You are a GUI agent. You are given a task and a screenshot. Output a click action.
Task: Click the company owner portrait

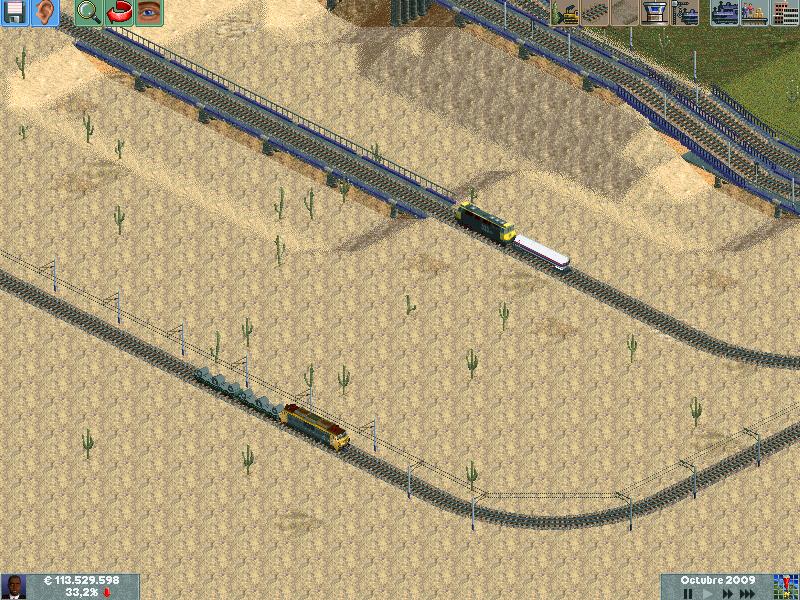click(14, 587)
